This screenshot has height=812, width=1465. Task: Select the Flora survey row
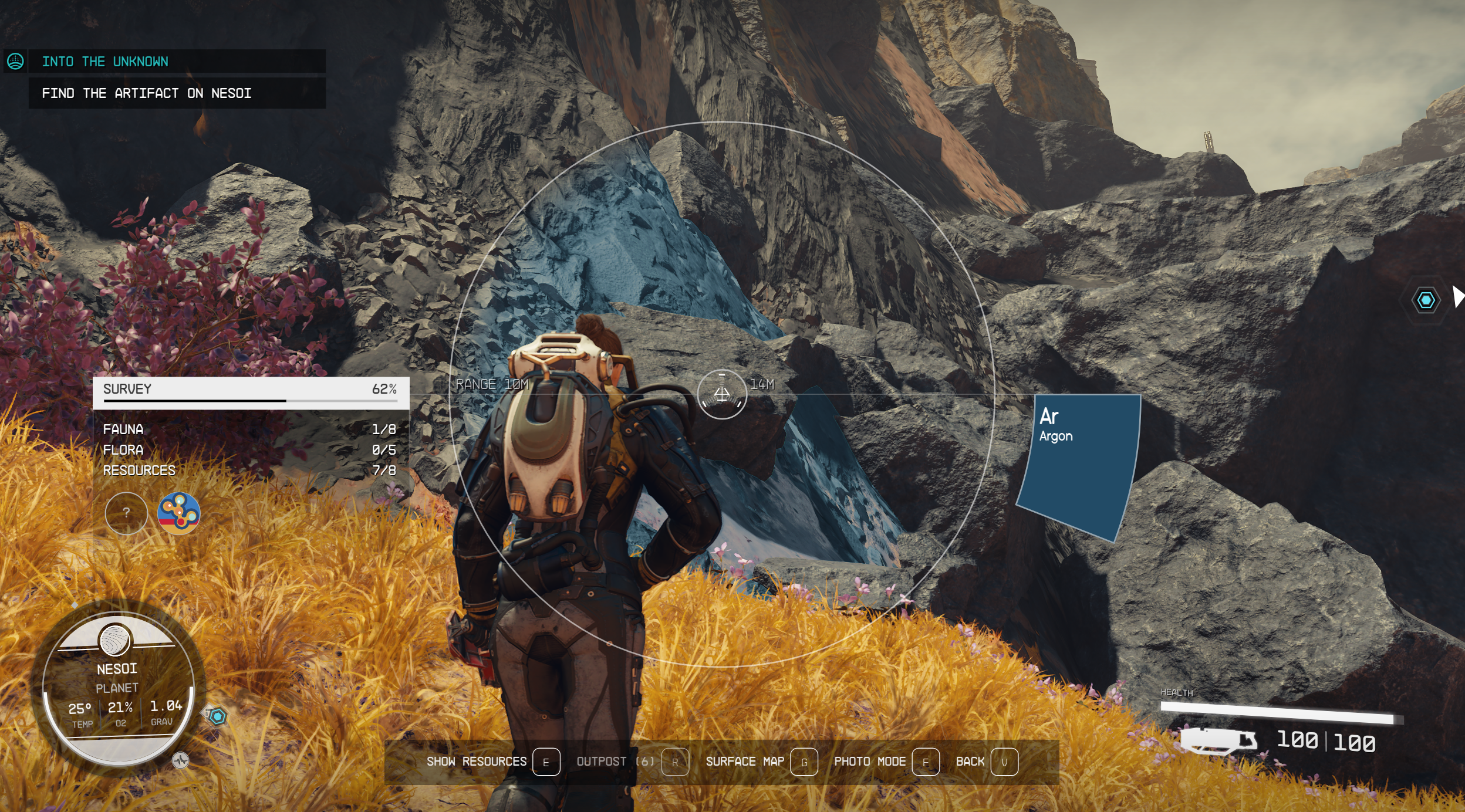tap(249, 450)
